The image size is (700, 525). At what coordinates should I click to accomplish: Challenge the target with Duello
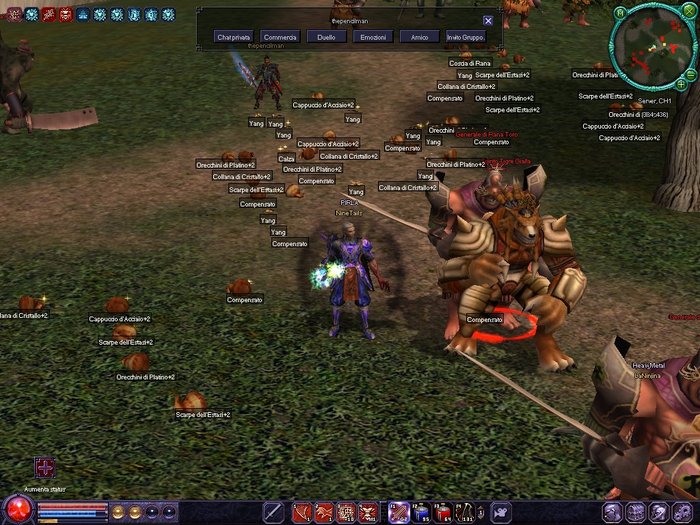tap(326, 37)
